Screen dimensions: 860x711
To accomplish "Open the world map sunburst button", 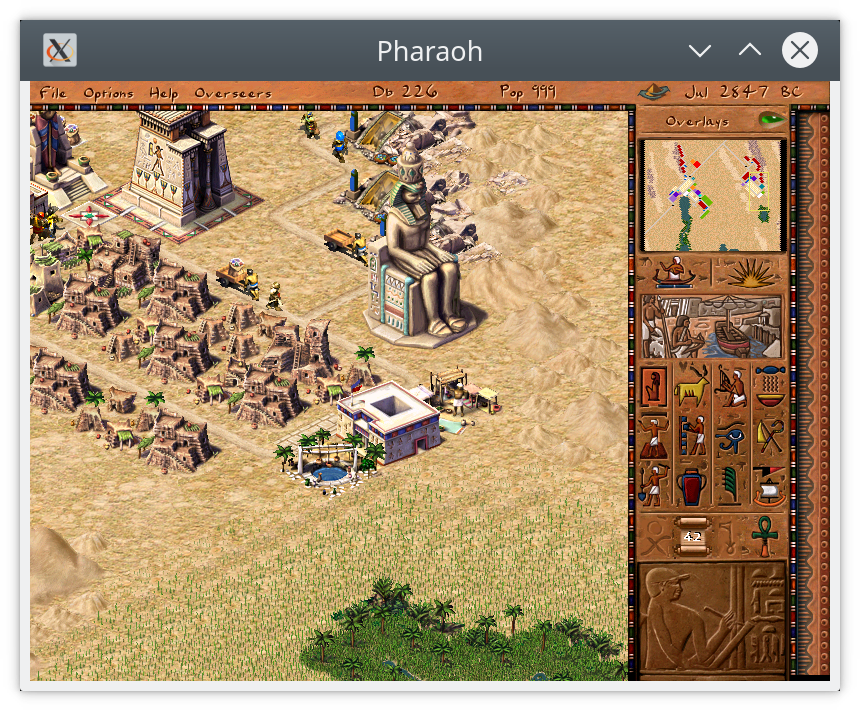I will [x=748, y=272].
